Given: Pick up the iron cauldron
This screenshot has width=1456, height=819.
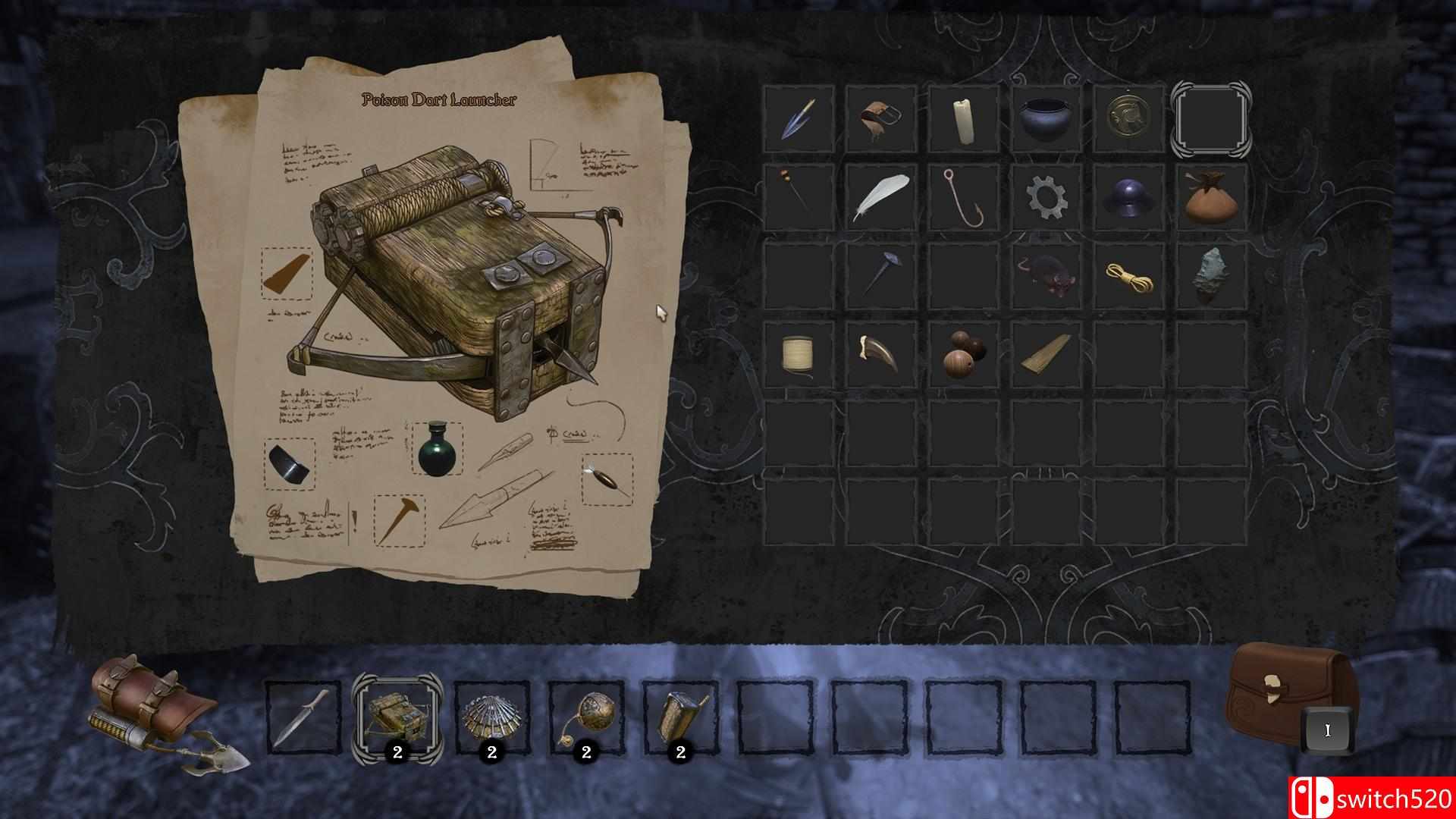Looking at the screenshot, I should coord(1045,120).
